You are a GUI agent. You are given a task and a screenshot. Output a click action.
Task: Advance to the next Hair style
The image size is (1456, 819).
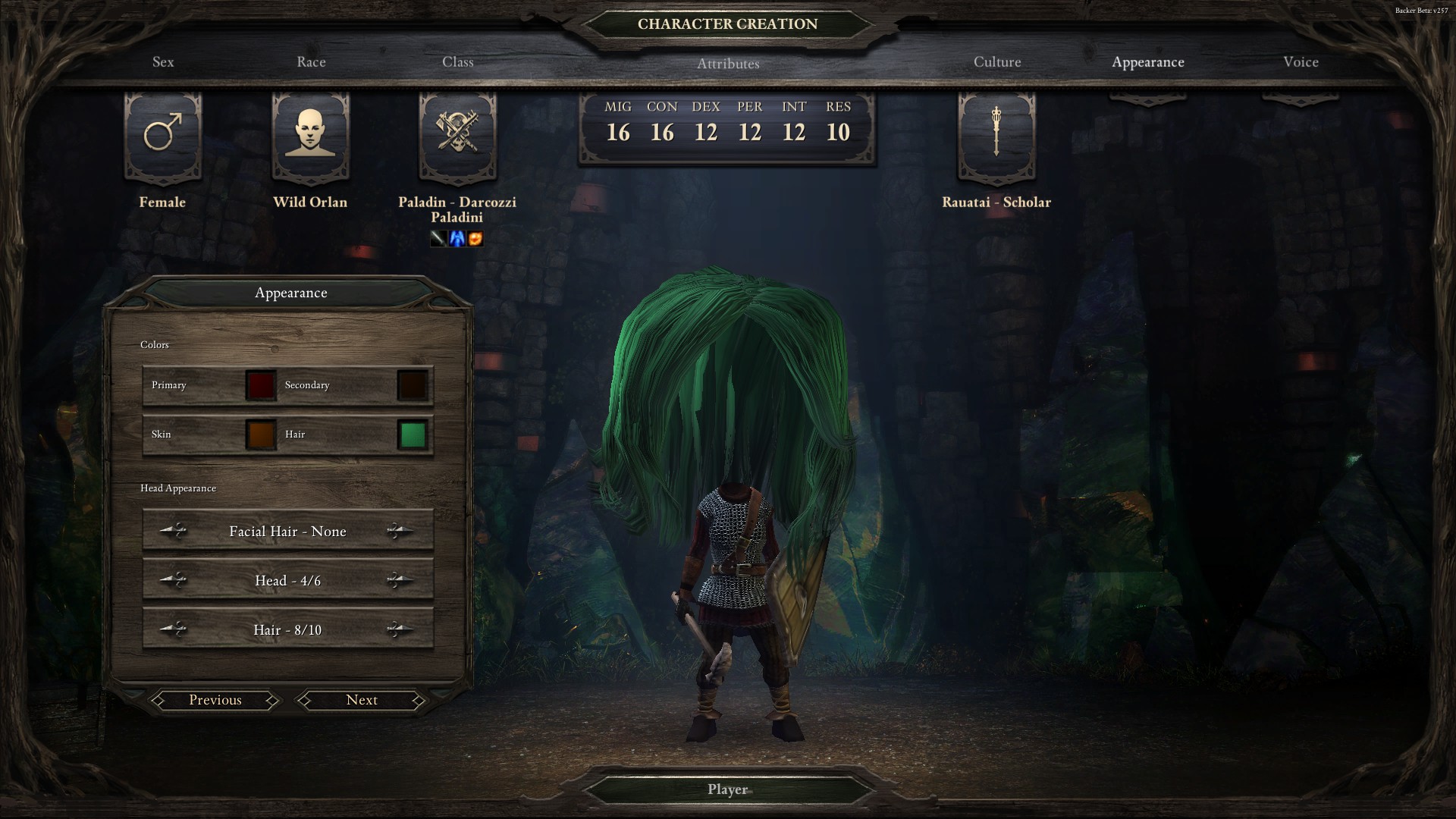pyautogui.click(x=400, y=629)
